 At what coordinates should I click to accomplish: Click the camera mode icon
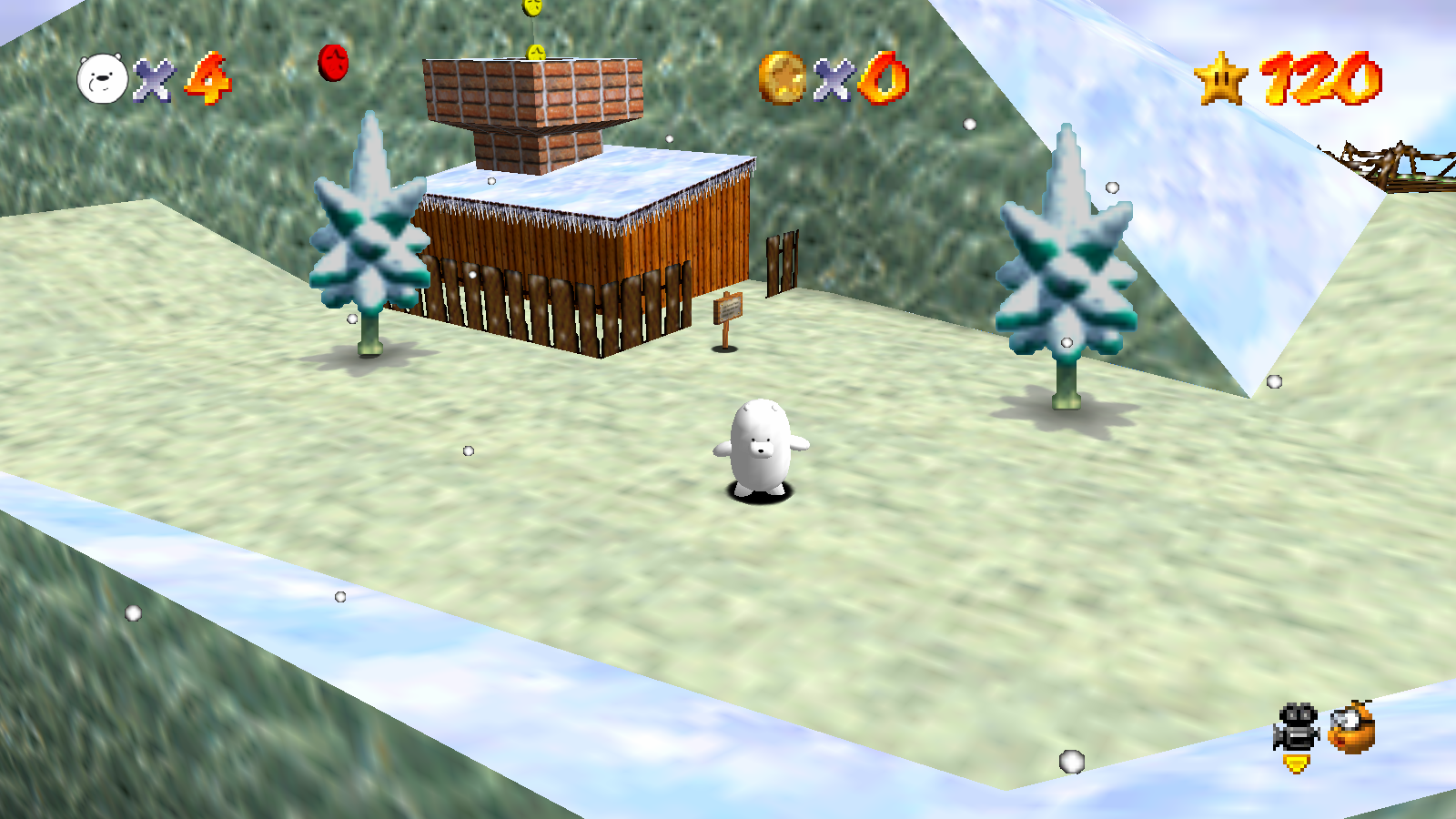coord(1297,727)
